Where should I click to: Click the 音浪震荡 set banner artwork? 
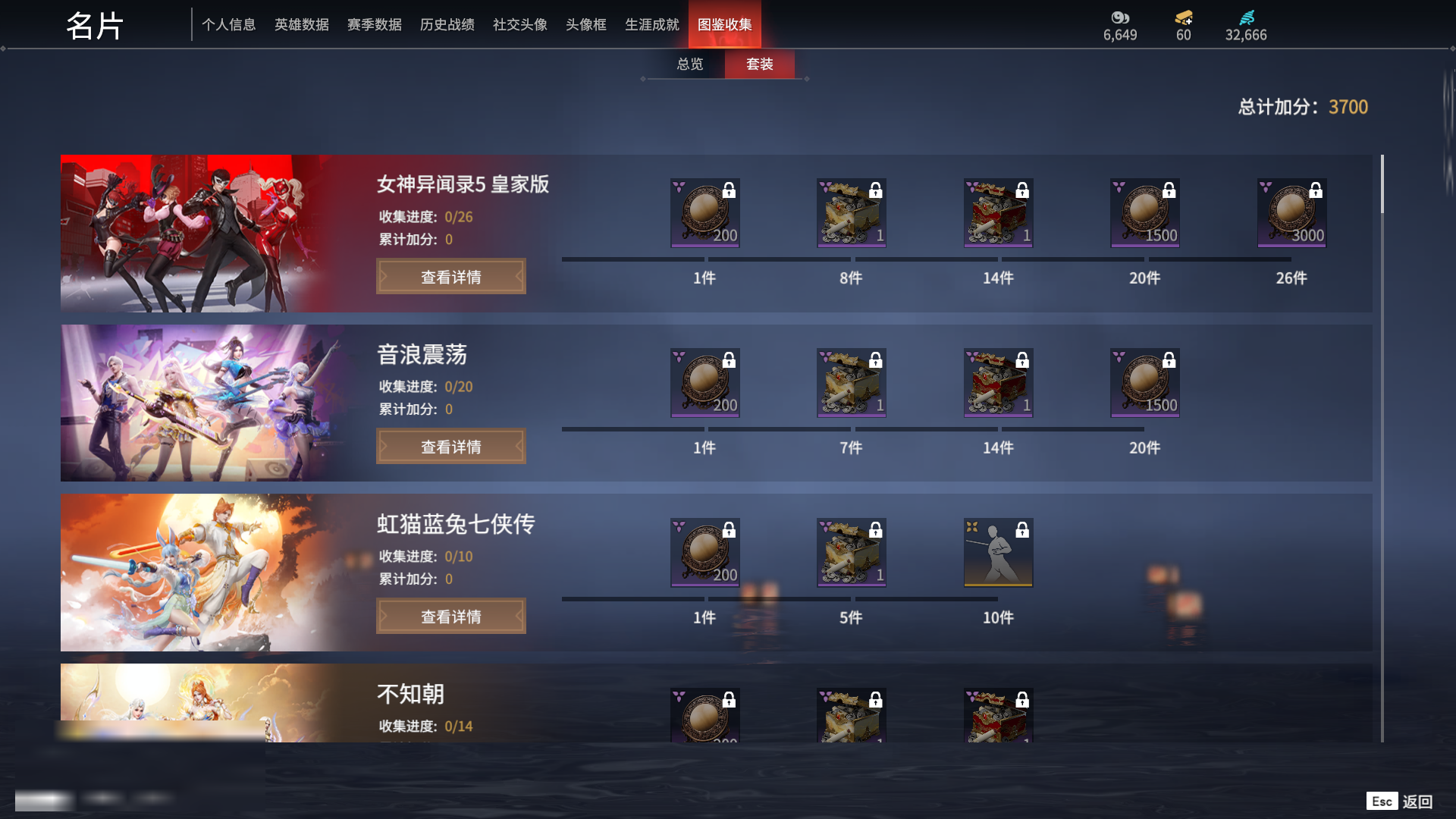205,403
